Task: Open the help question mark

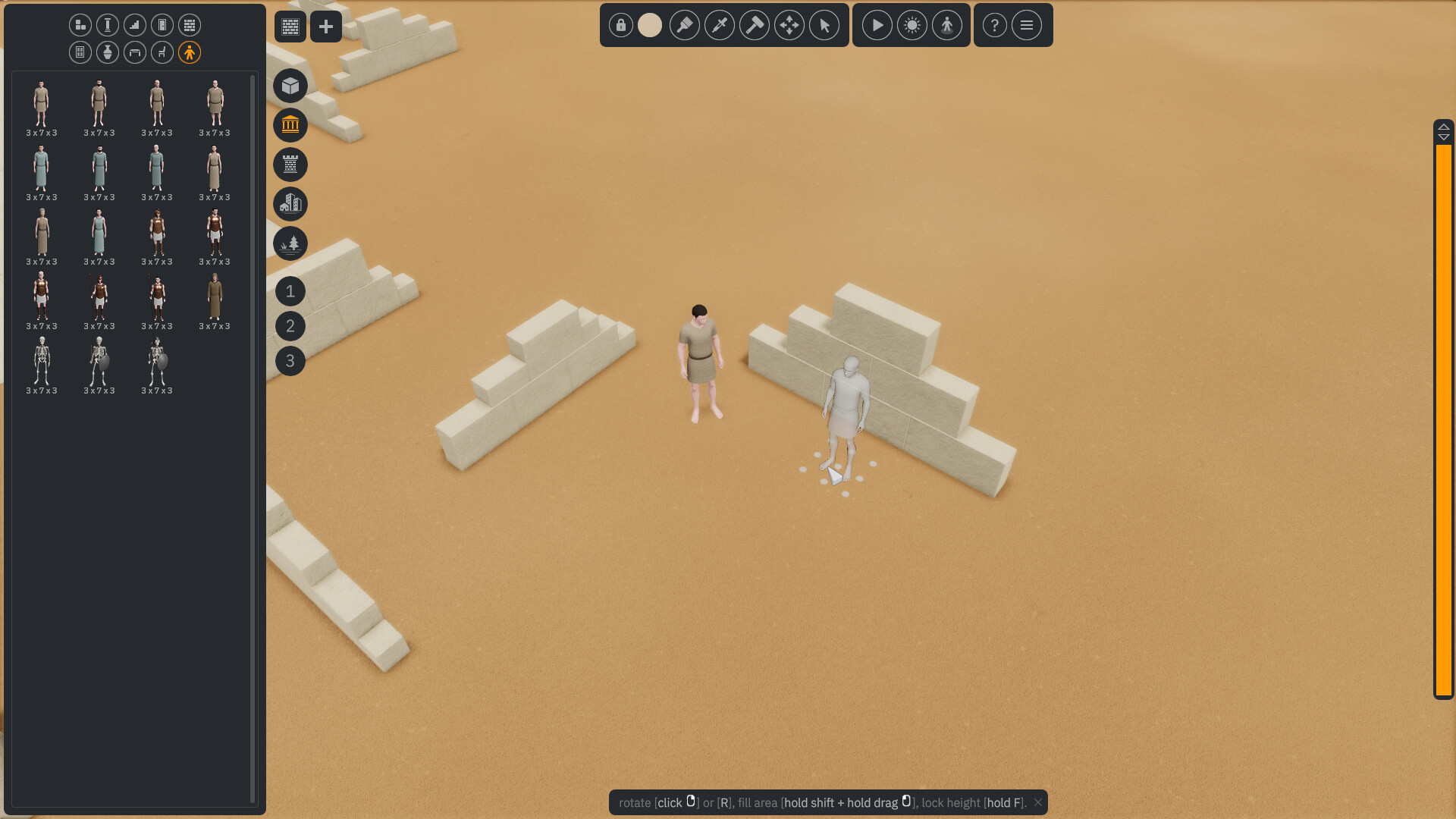Action: [994, 25]
